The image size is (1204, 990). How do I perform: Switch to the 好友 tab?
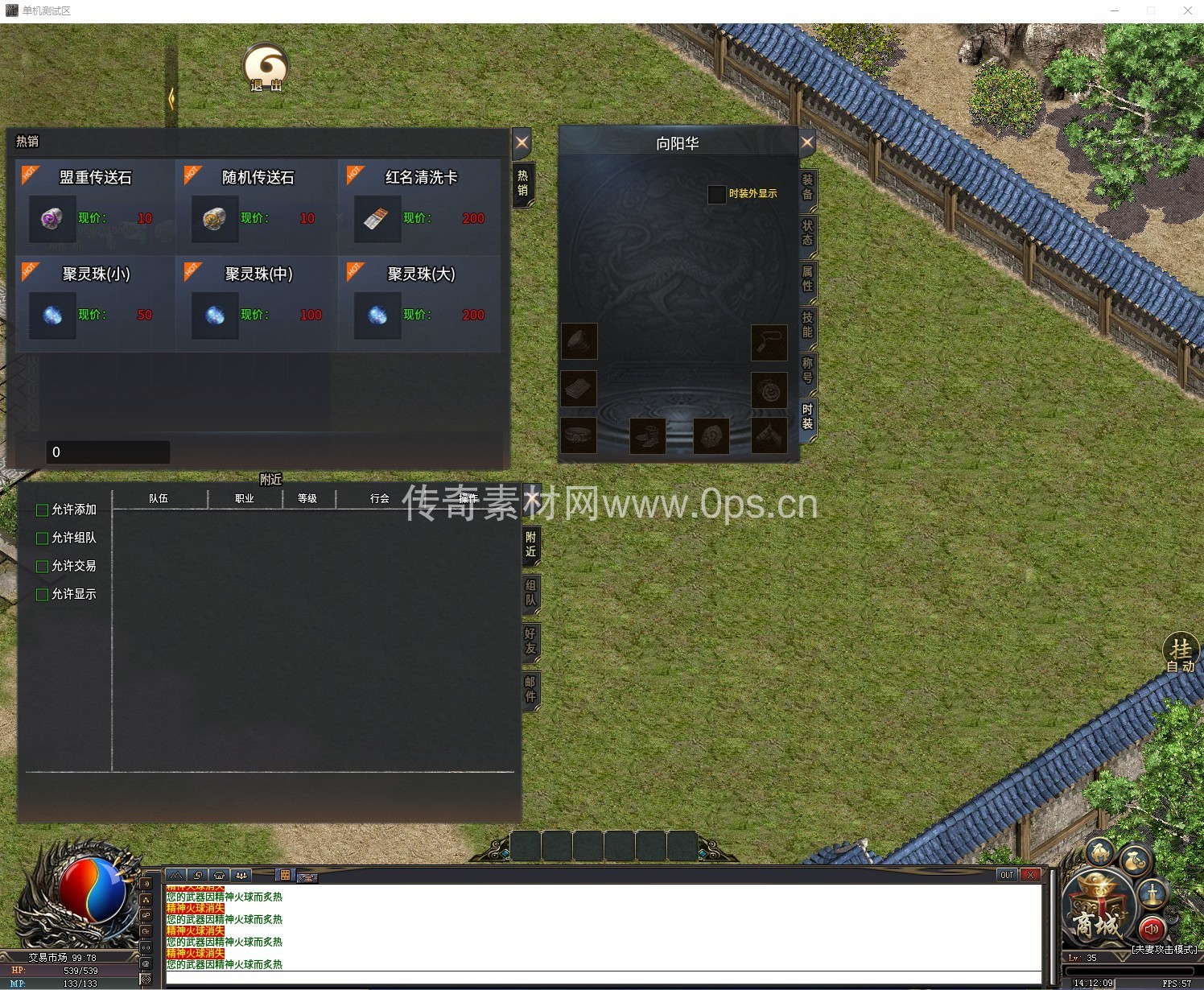(x=530, y=641)
